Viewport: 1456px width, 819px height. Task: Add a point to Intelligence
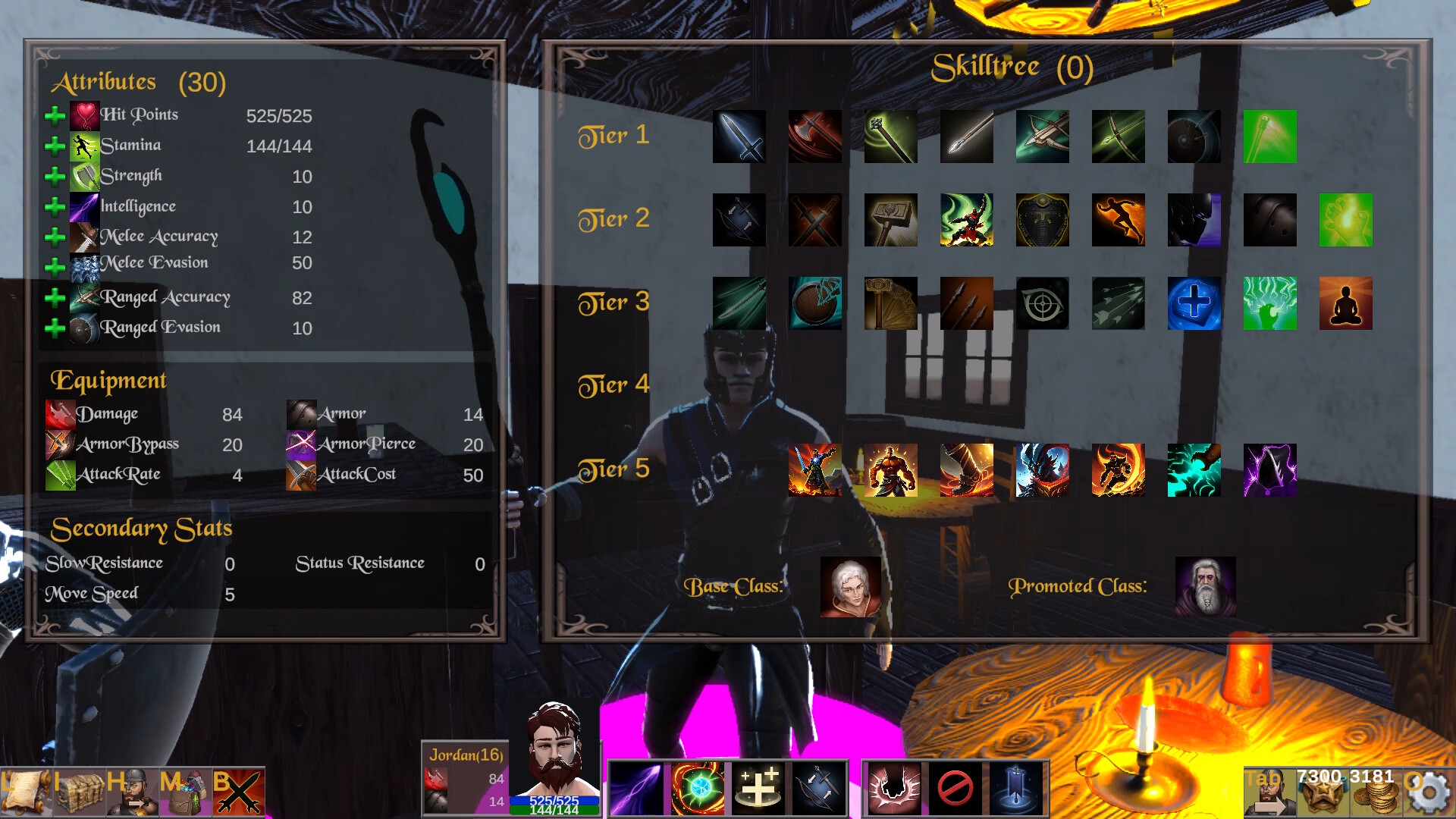click(x=55, y=206)
